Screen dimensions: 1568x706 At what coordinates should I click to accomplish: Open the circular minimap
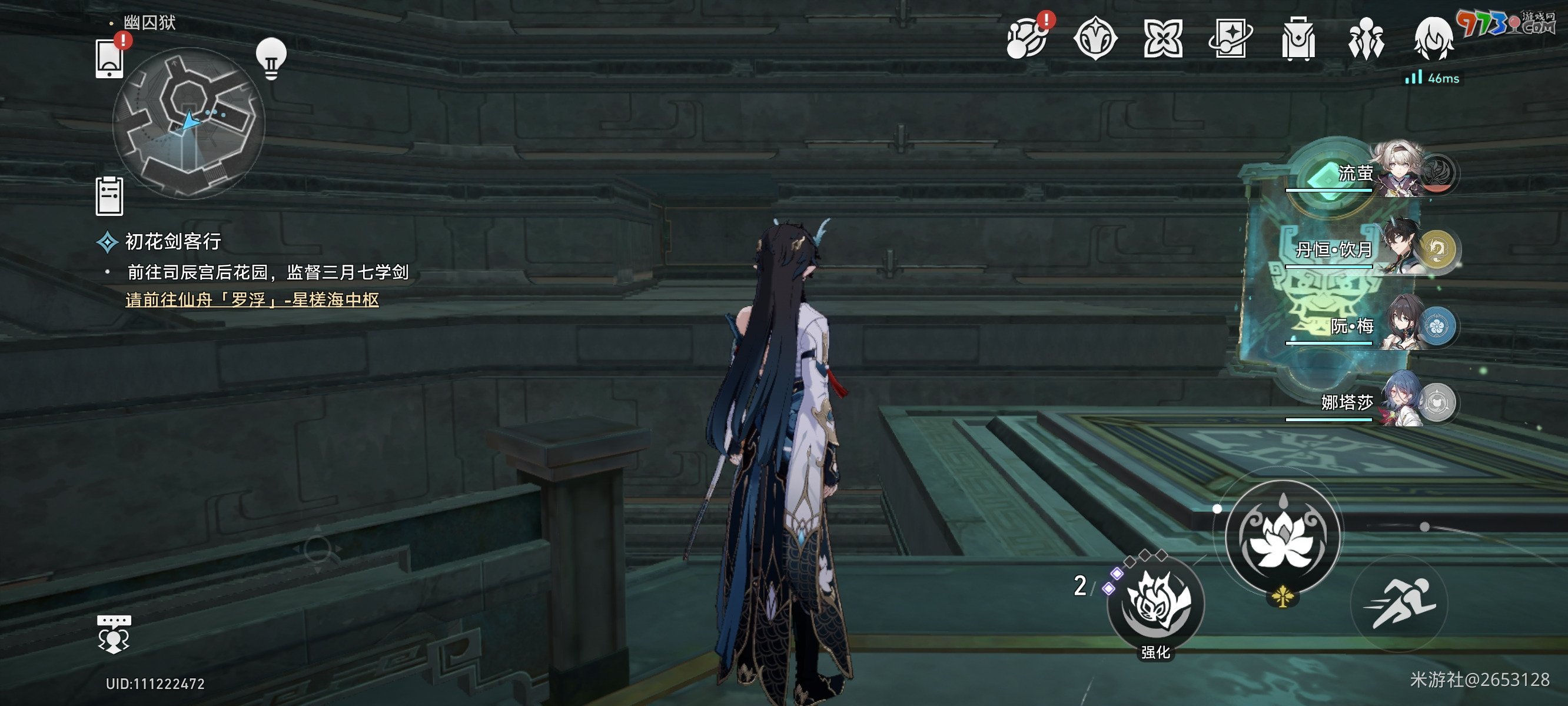point(189,123)
